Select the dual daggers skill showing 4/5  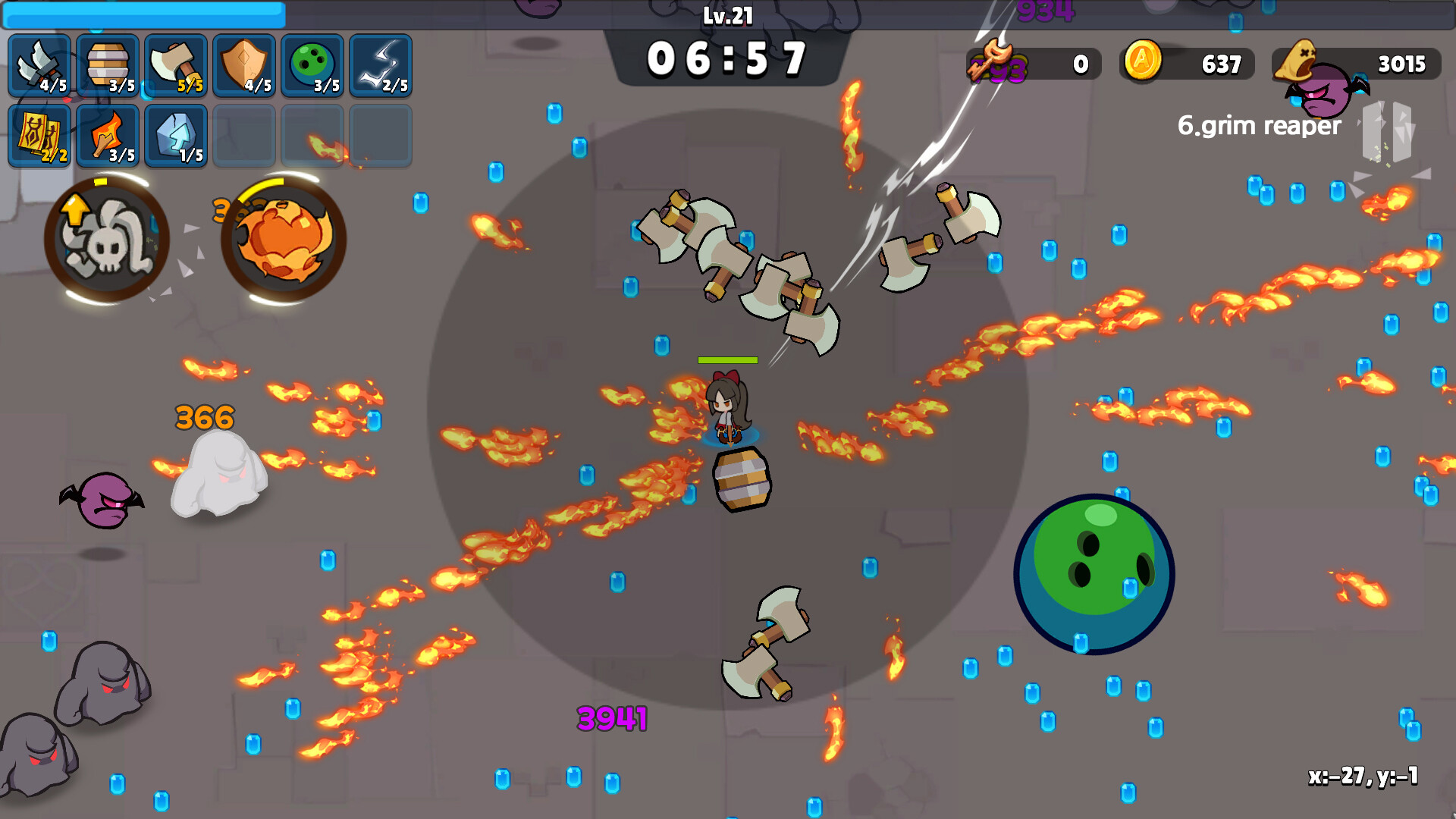coord(38,64)
